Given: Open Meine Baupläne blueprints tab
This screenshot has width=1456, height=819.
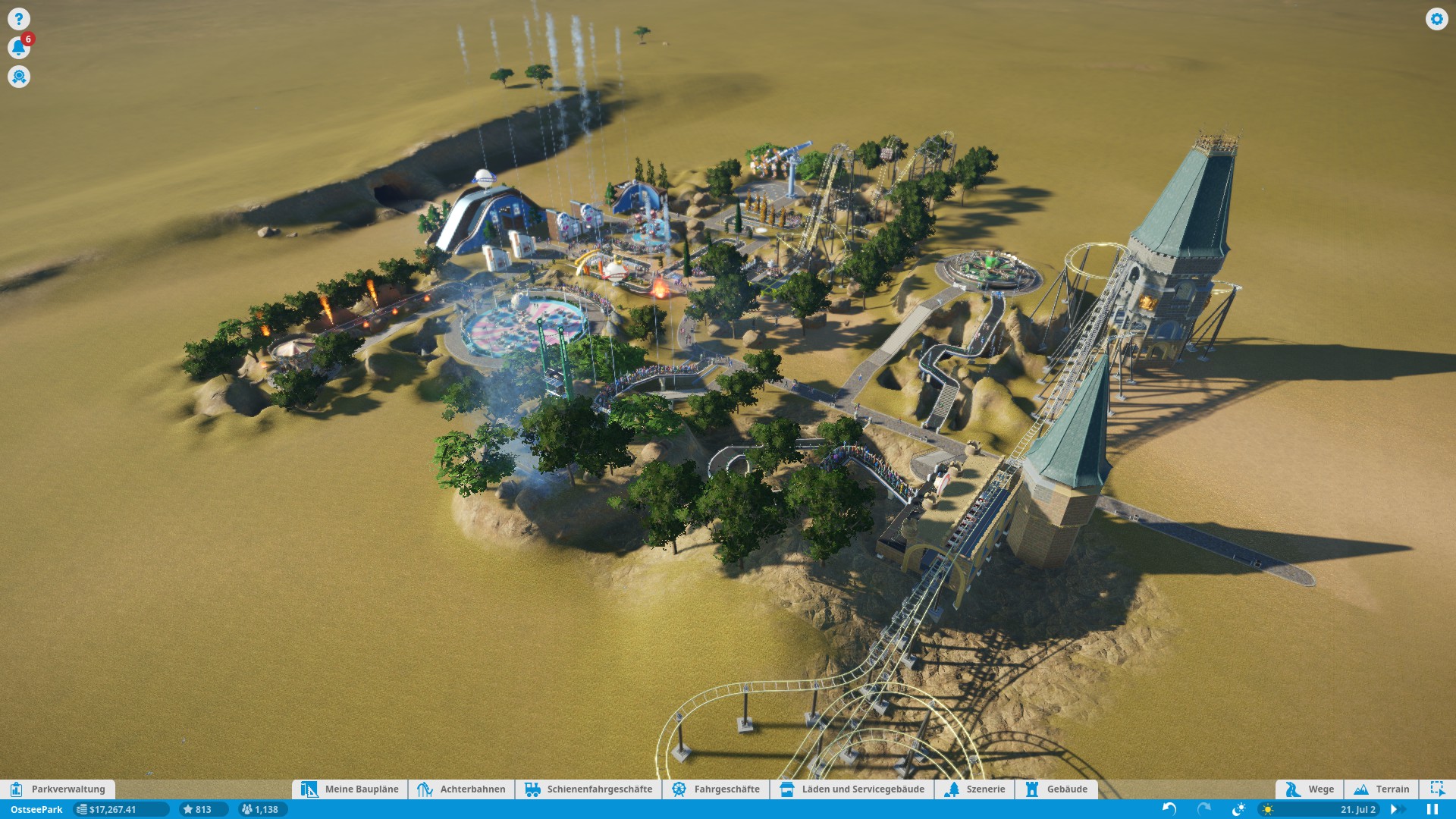Looking at the screenshot, I should (350, 789).
